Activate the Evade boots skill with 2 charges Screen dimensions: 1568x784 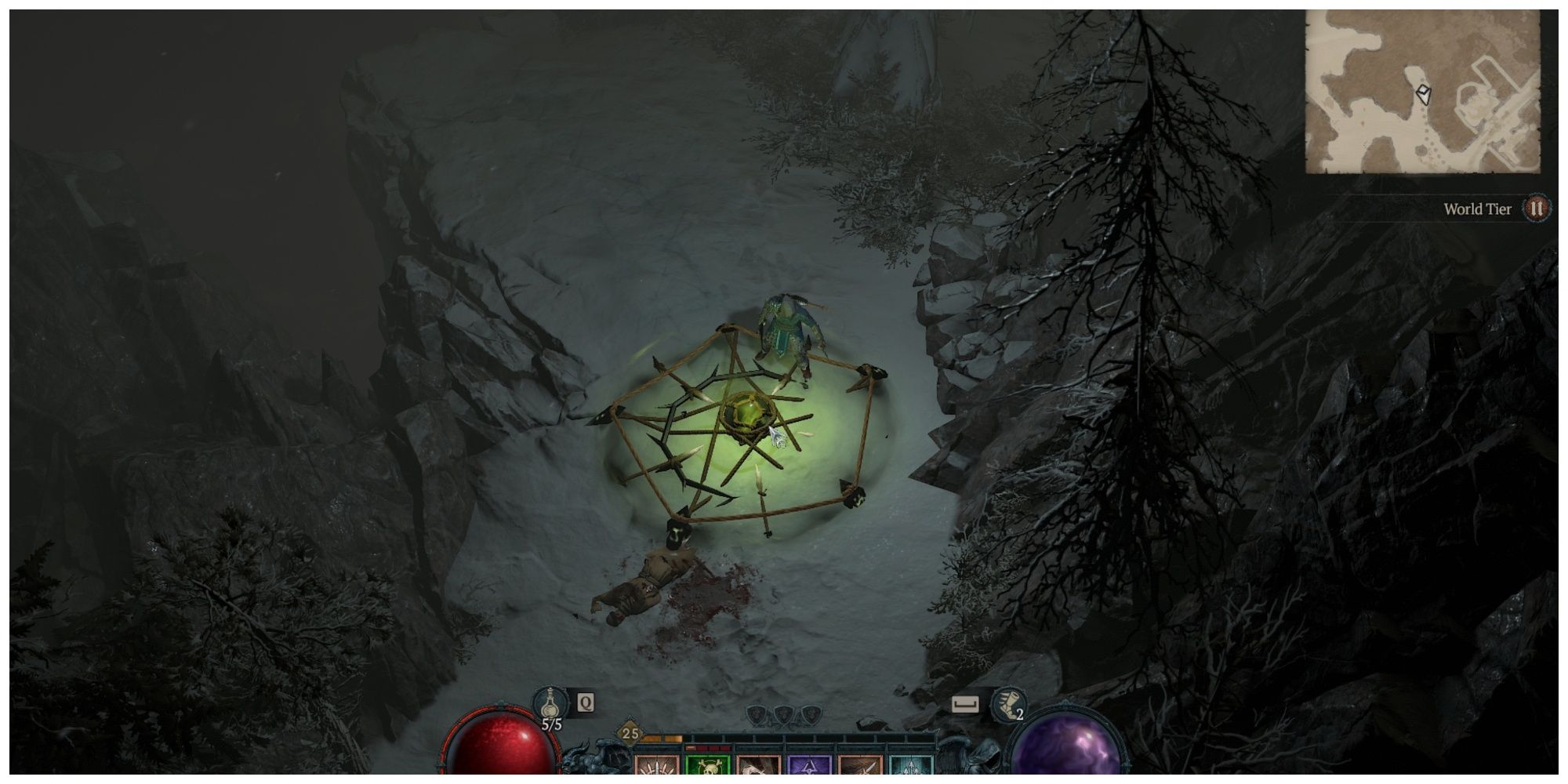[x=1009, y=703]
